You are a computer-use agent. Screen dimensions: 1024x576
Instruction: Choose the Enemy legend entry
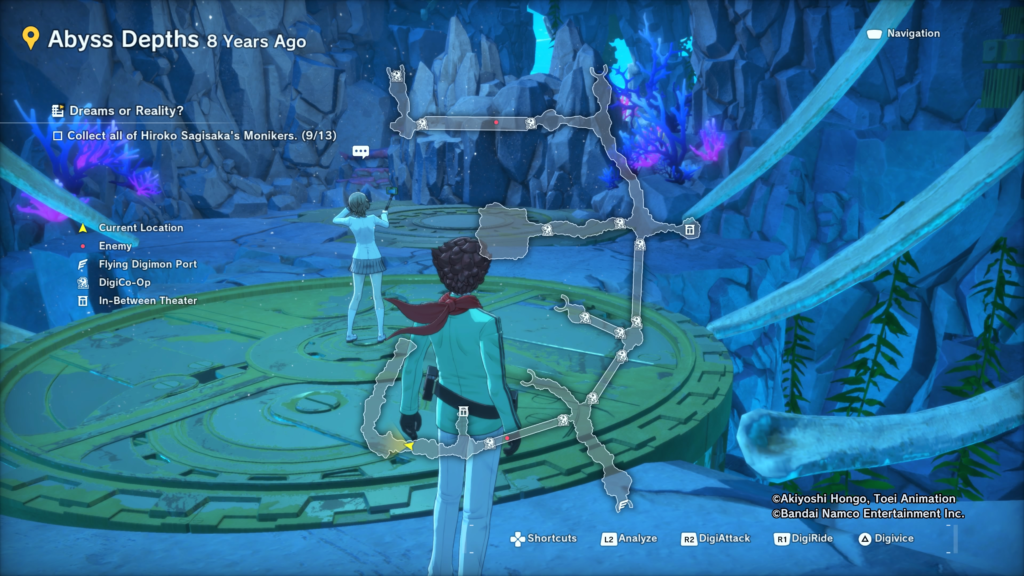coord(116,246)
